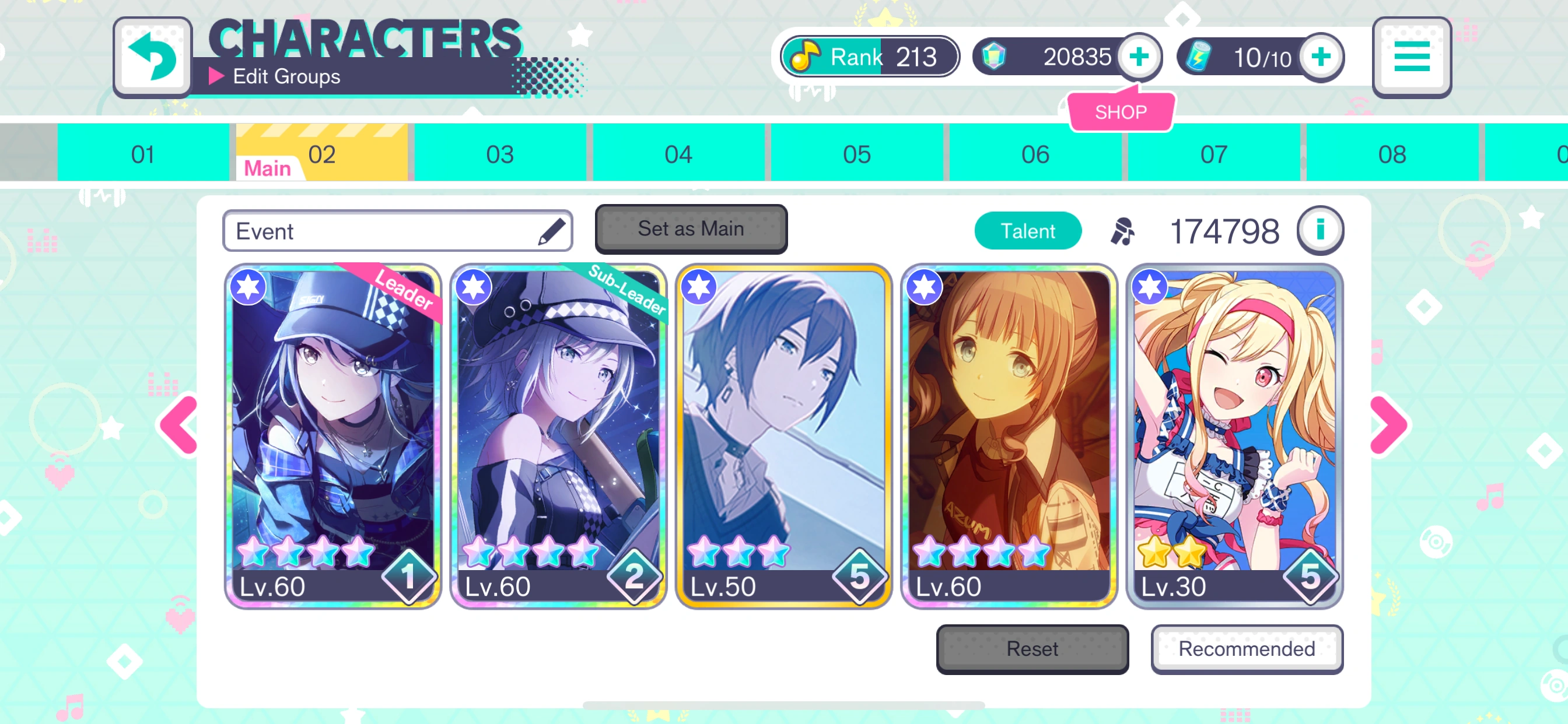Open the hamburger menu in top right corner
Screen dimensions: 1568x724
[1411, 57]
